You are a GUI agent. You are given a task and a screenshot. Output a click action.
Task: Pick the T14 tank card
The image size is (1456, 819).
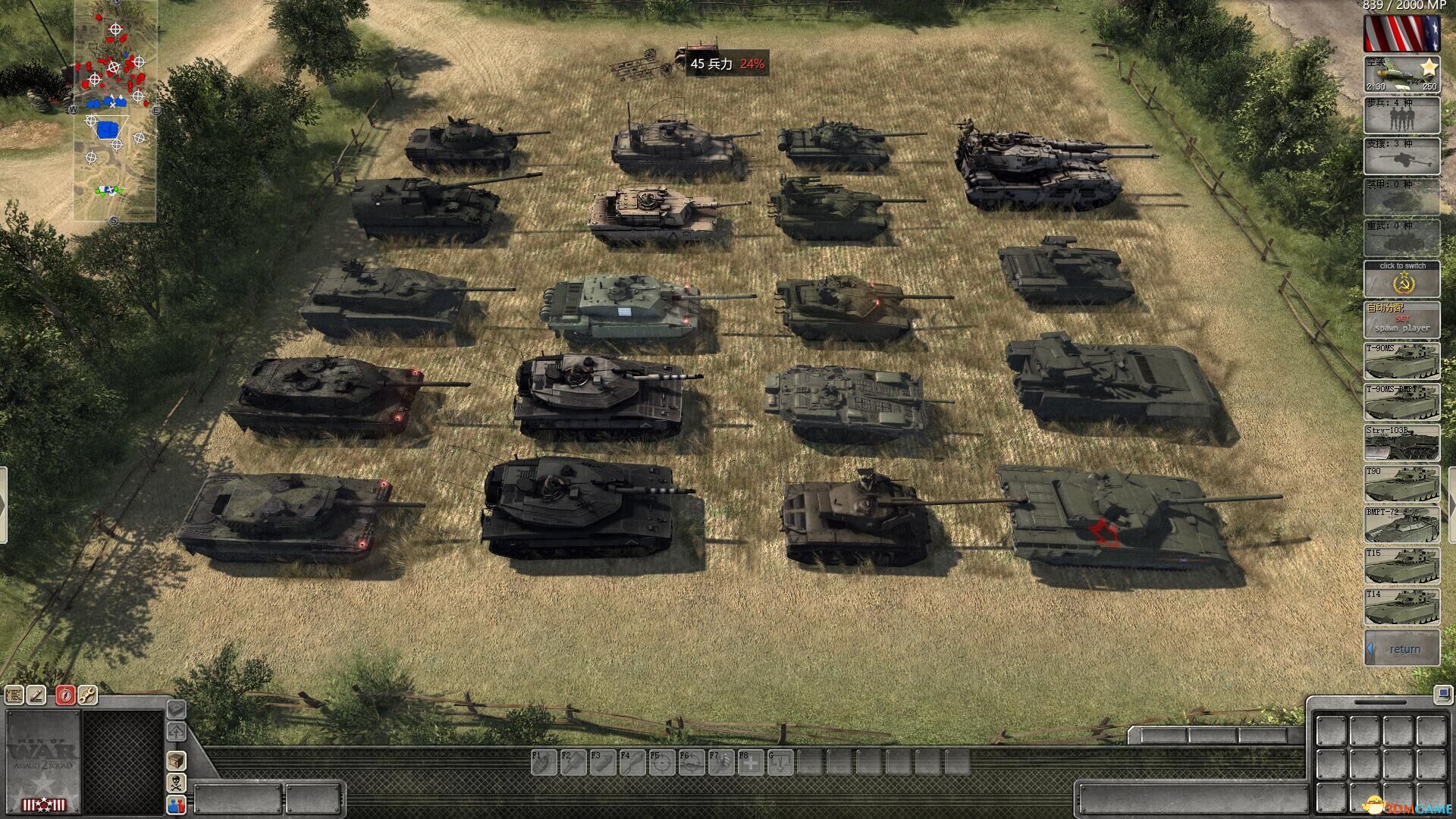pyautogui.click(x=1401, y=607)
